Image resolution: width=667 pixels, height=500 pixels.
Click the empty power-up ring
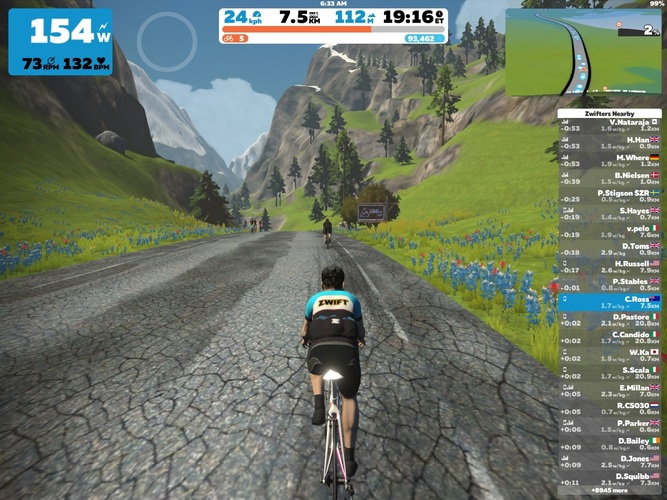167,39
